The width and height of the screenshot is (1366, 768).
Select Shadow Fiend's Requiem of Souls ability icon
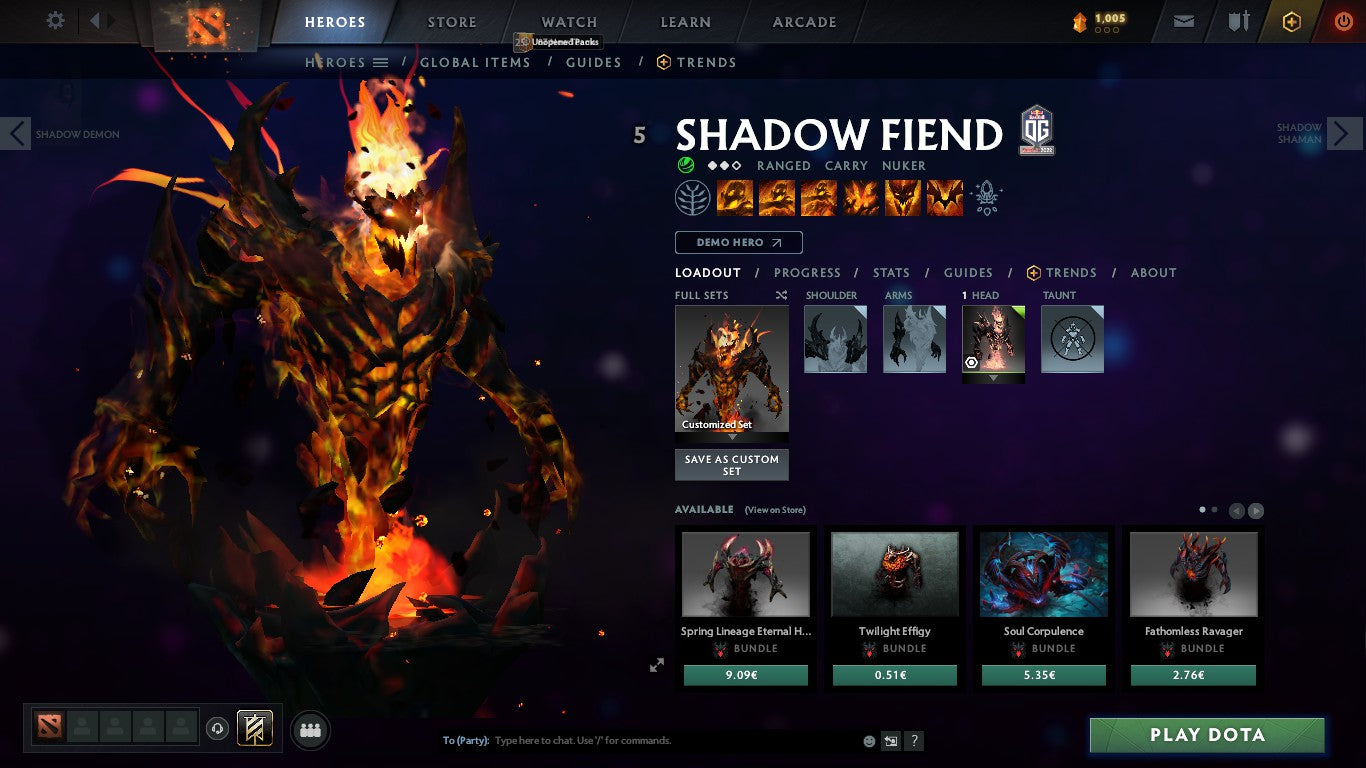(x=944, y=197)
